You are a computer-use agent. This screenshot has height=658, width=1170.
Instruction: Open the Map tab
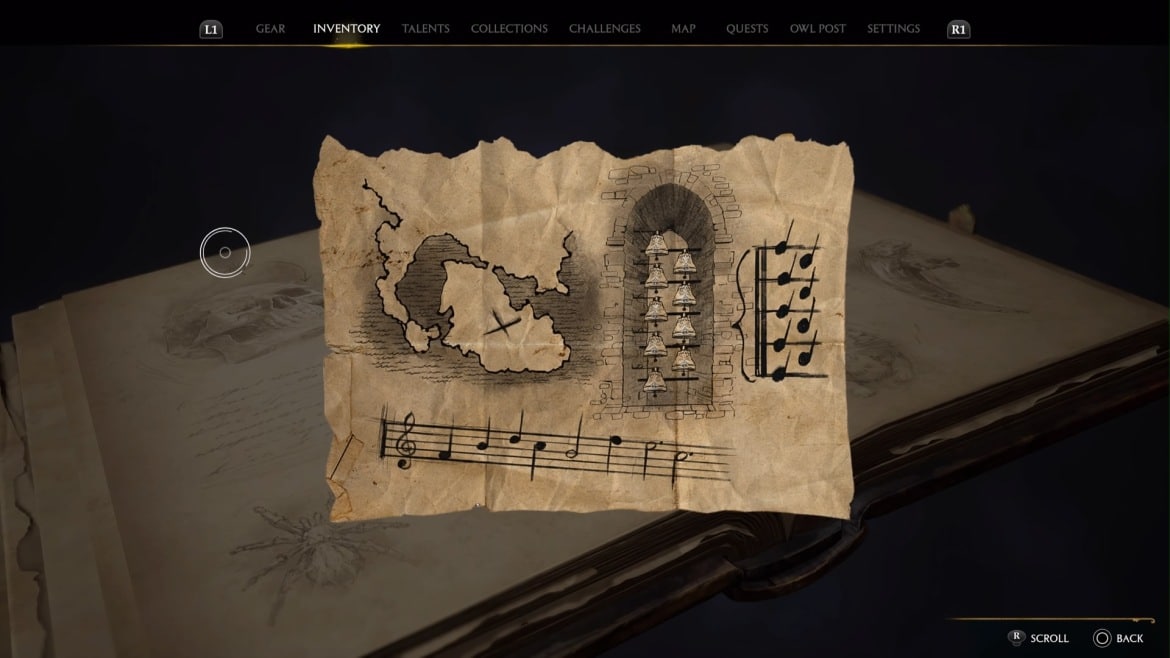[x=683, y=29]
